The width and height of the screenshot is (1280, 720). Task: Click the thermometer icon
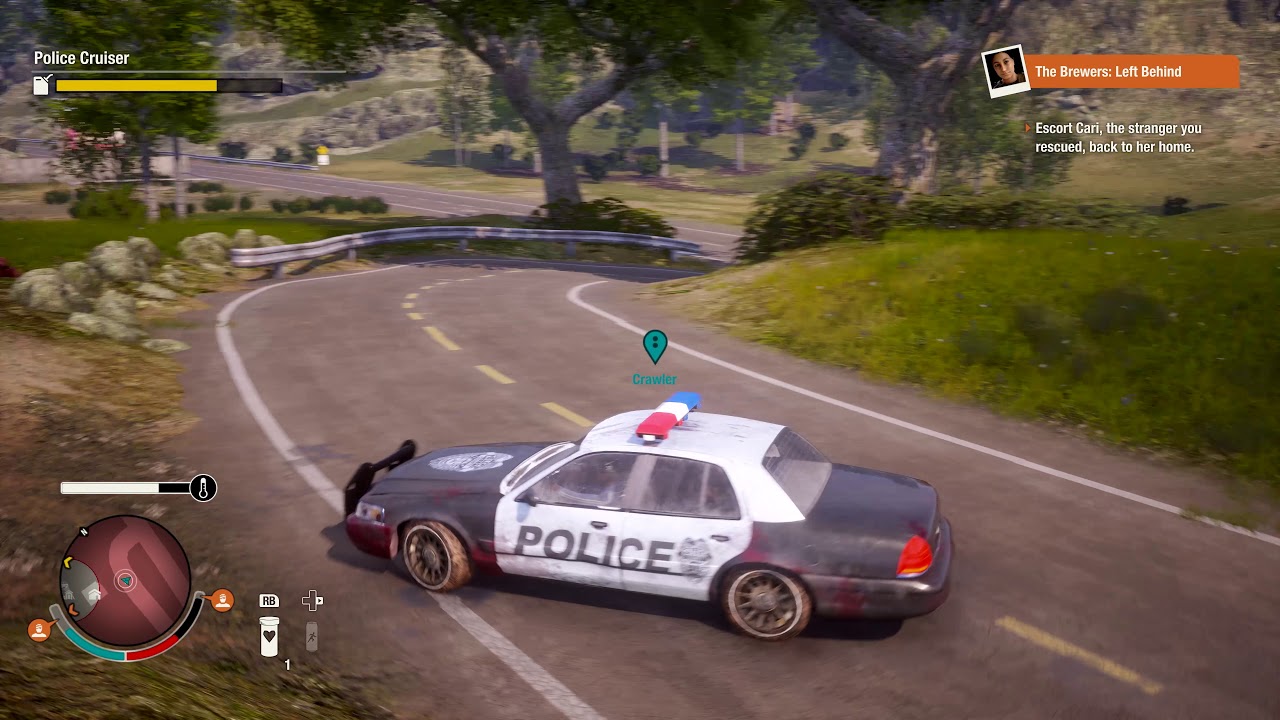point(203,488)
